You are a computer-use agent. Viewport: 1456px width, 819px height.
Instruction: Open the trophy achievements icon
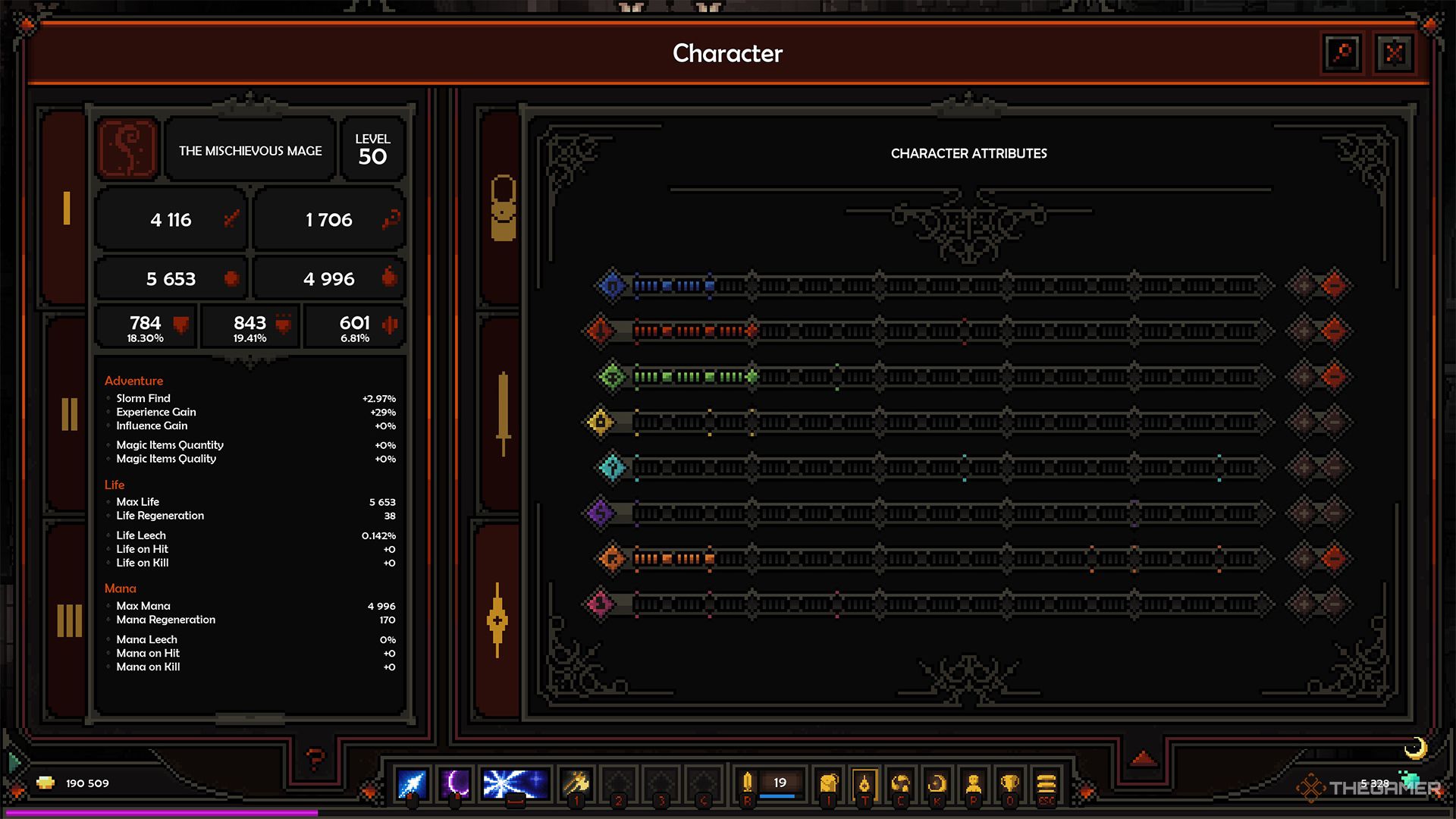click(1009, 784)
